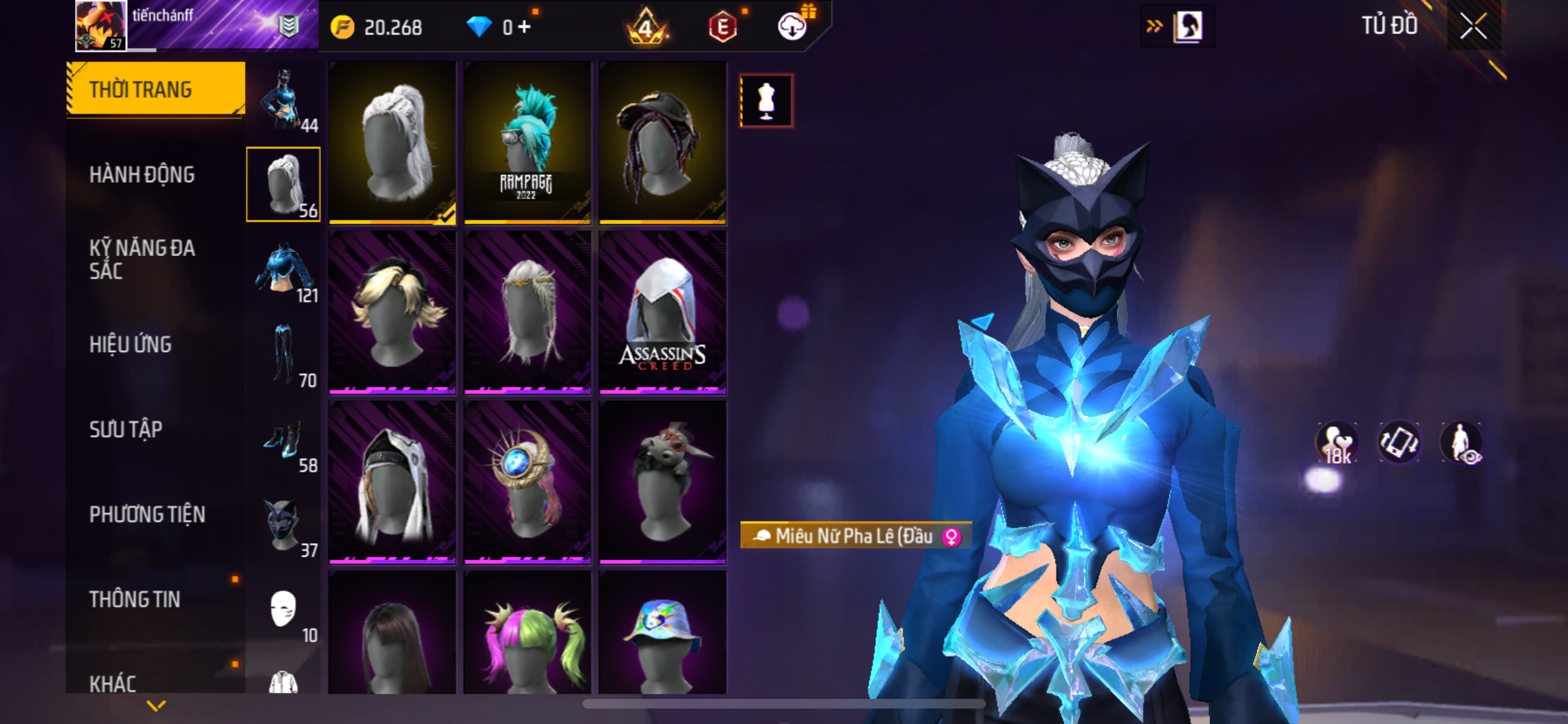The height and width of the screenshot is (724, 1568).
Task: Switch to the Hành Động tab
Action: (142, 174)
